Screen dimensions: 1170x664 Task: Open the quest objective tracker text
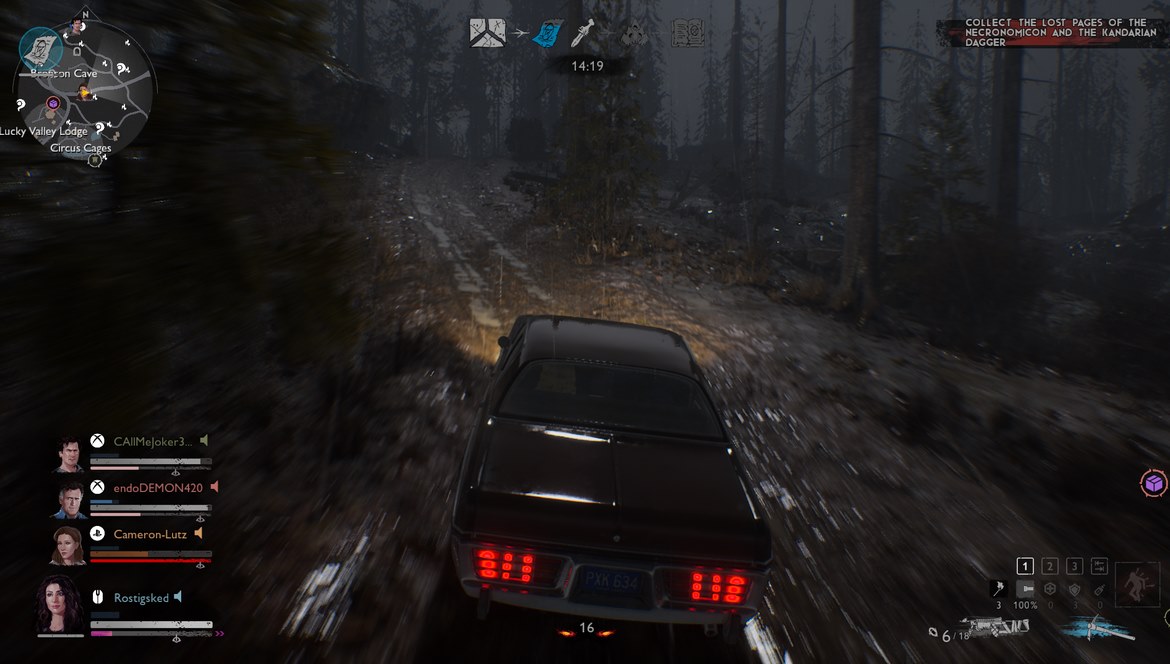click(x=1055, y=33)
